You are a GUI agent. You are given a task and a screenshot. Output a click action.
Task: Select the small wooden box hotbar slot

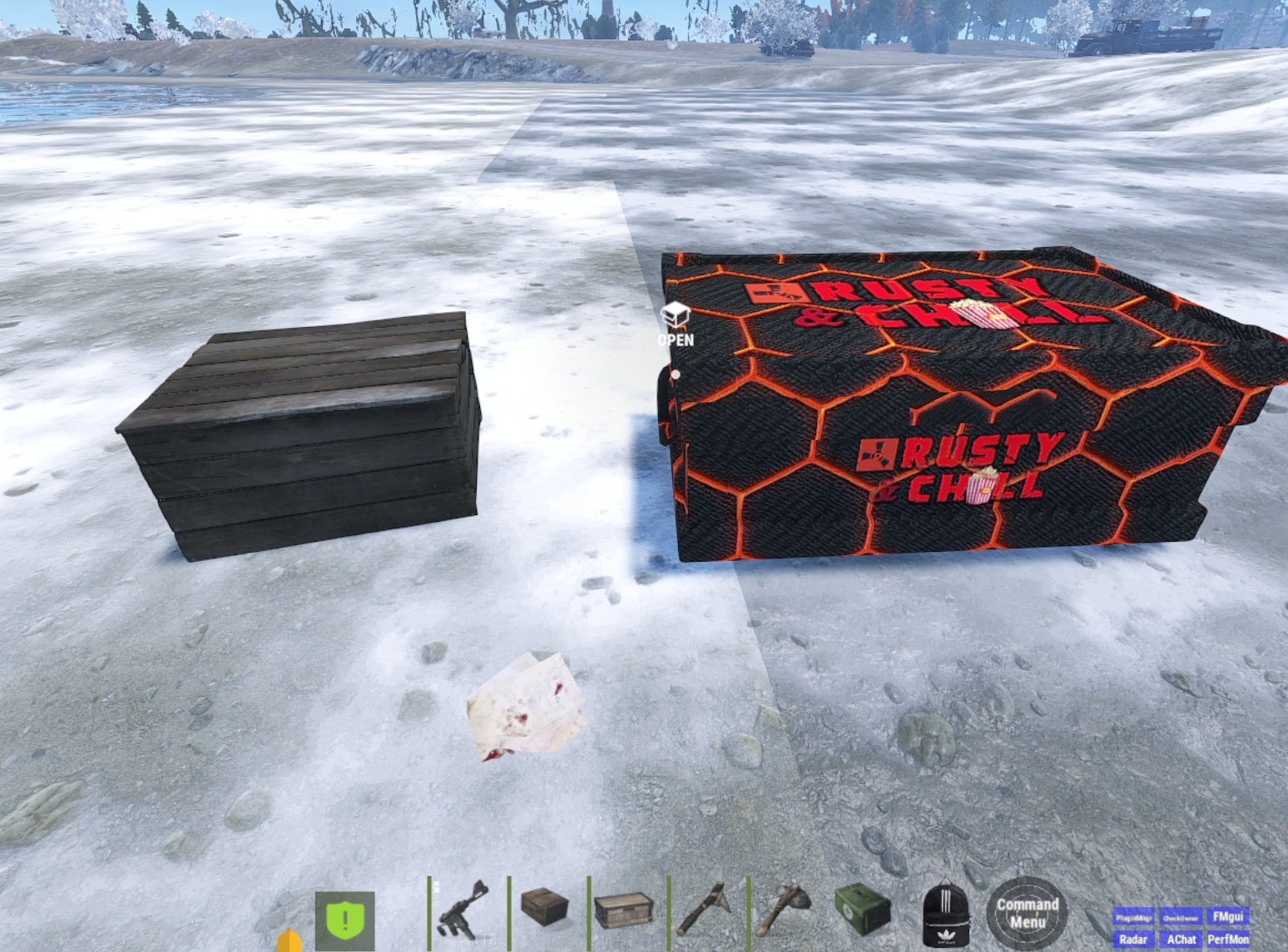545,907
